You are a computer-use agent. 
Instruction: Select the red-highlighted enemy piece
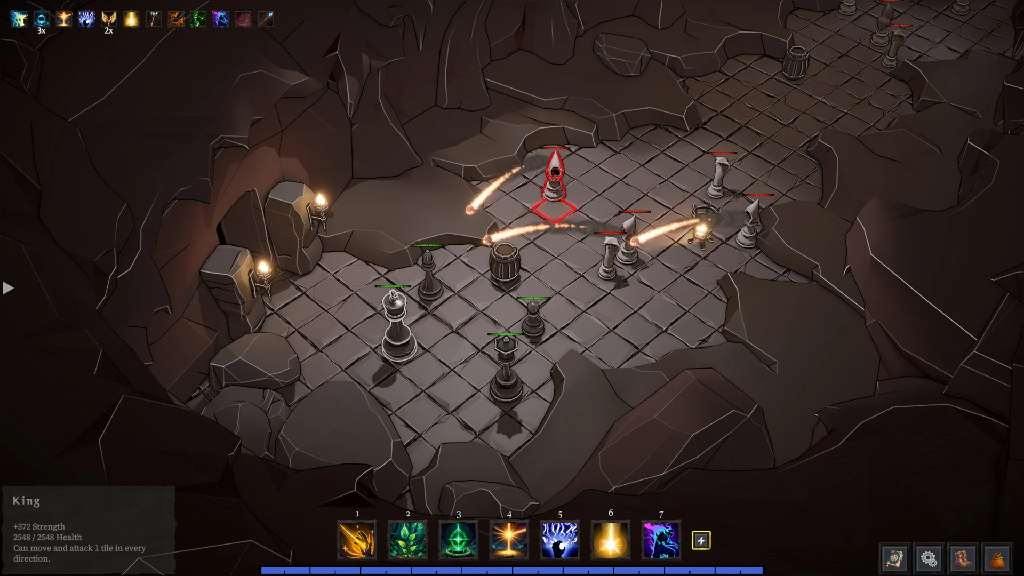[x=554, y=180]
